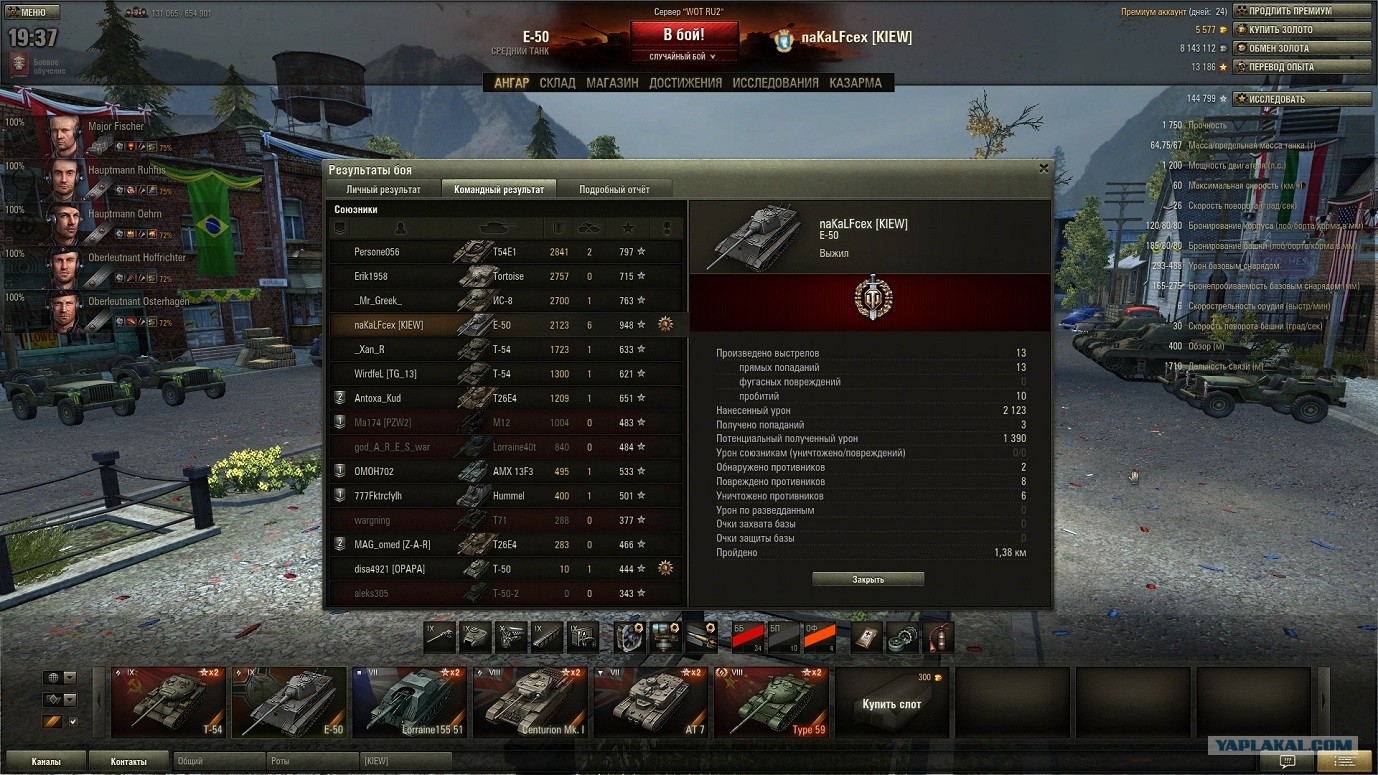Buy a new slot via Купить слот
Screen dimensions: 1378x775
(x=892, y=704)
